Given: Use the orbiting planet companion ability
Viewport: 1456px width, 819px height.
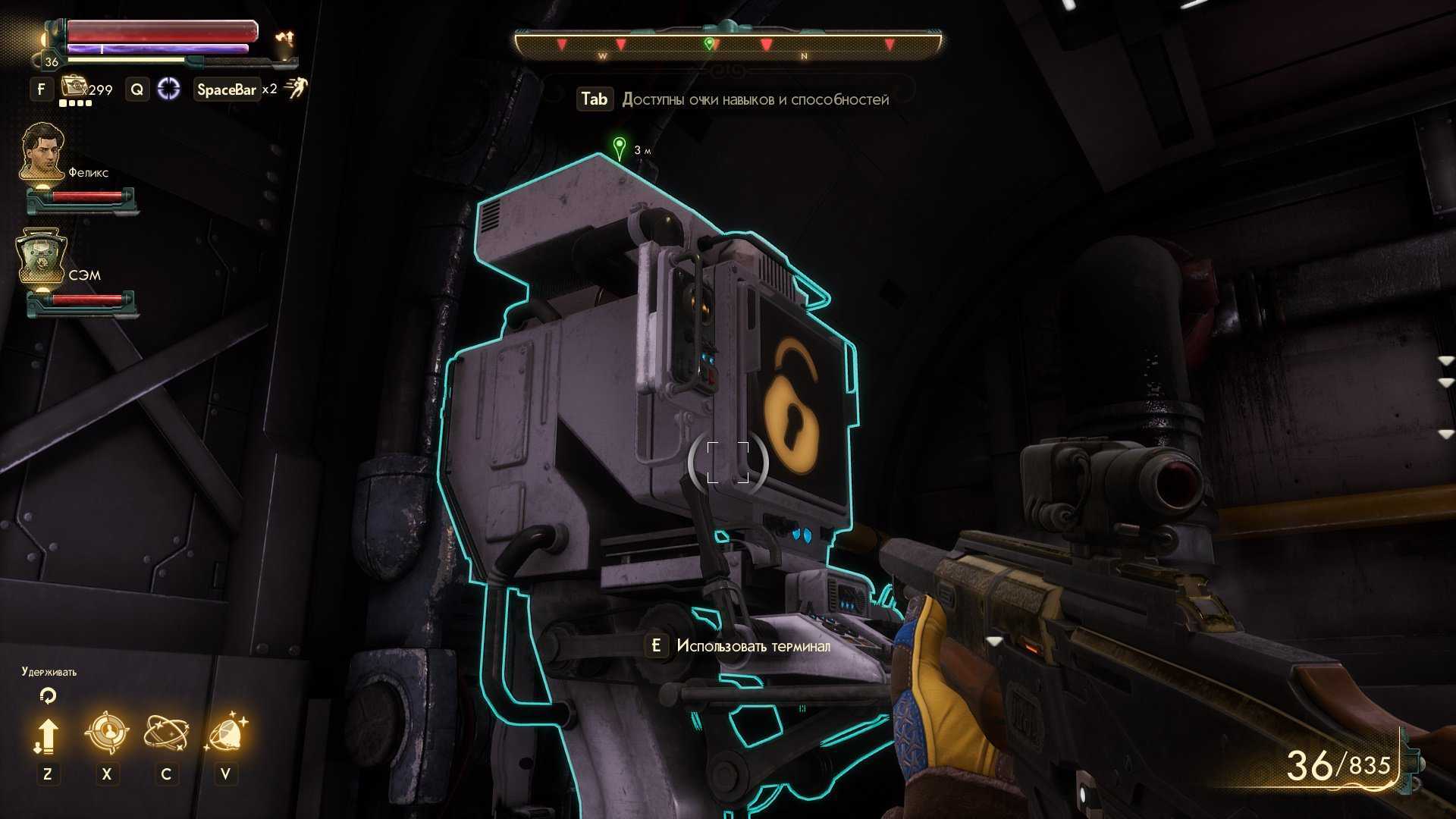Looking at the screenshot, I should [166, 733].
